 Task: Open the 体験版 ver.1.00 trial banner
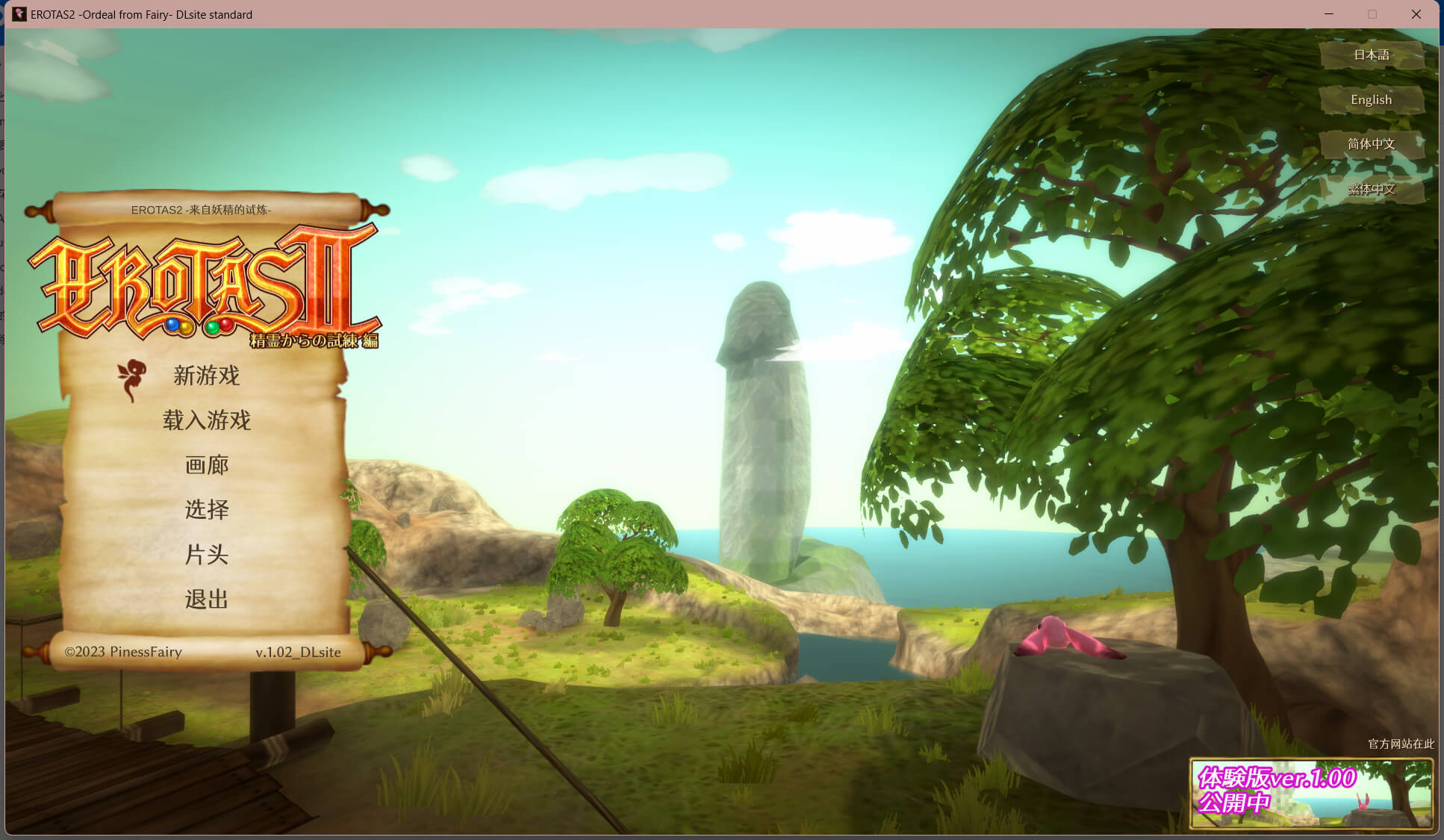pyautogui.click(x=1310, y=794)
